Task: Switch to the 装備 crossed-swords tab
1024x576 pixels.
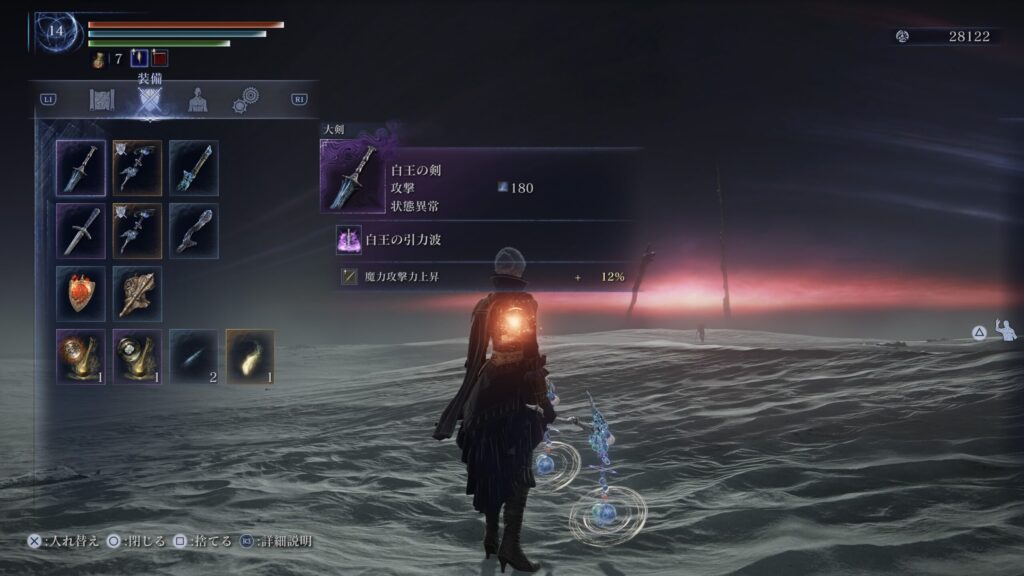Action: (149, 100)
